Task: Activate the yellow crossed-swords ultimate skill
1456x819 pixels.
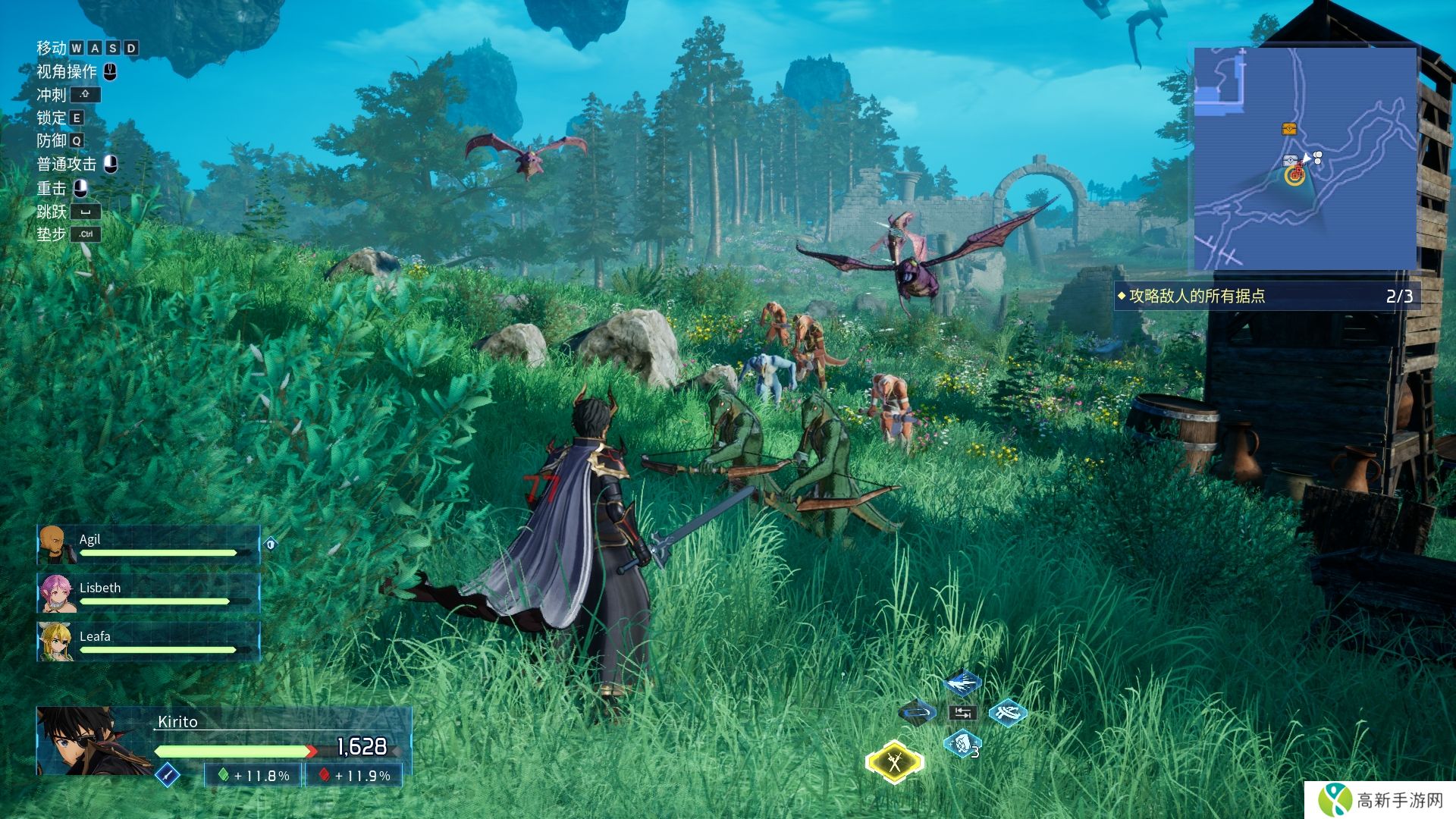Action: [895, 761]
